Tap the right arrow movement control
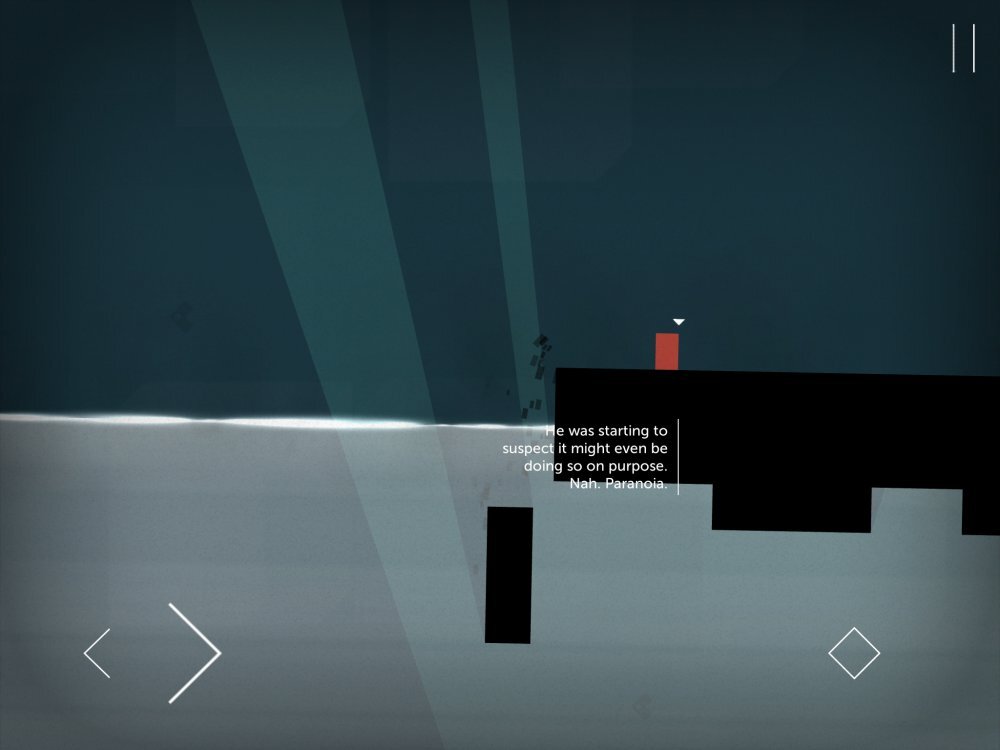 point(194,652)
